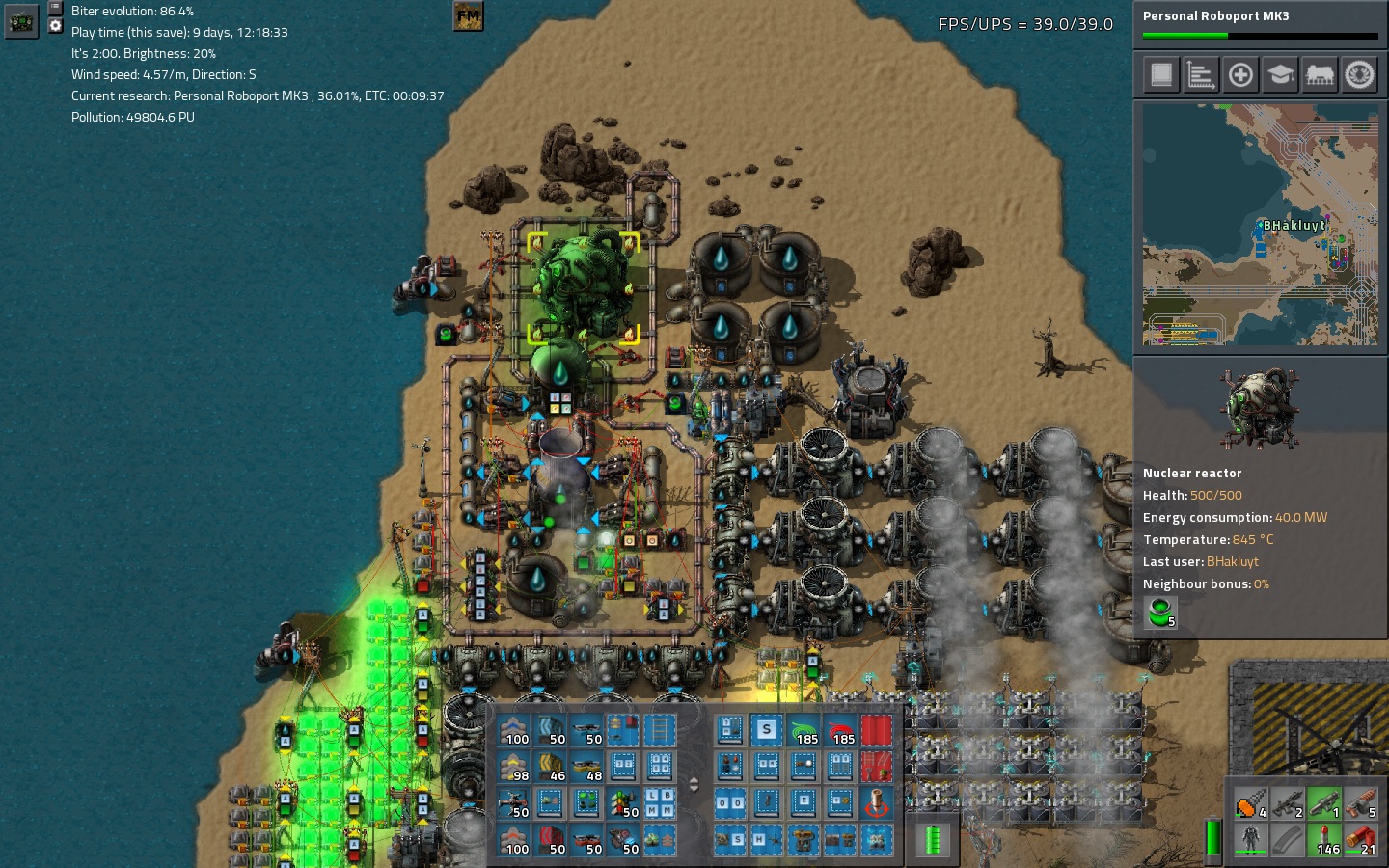The height and width of the screenshot is (868, 1389).
Task: Click the FM icon at top of screen
Action: point(468,15)
